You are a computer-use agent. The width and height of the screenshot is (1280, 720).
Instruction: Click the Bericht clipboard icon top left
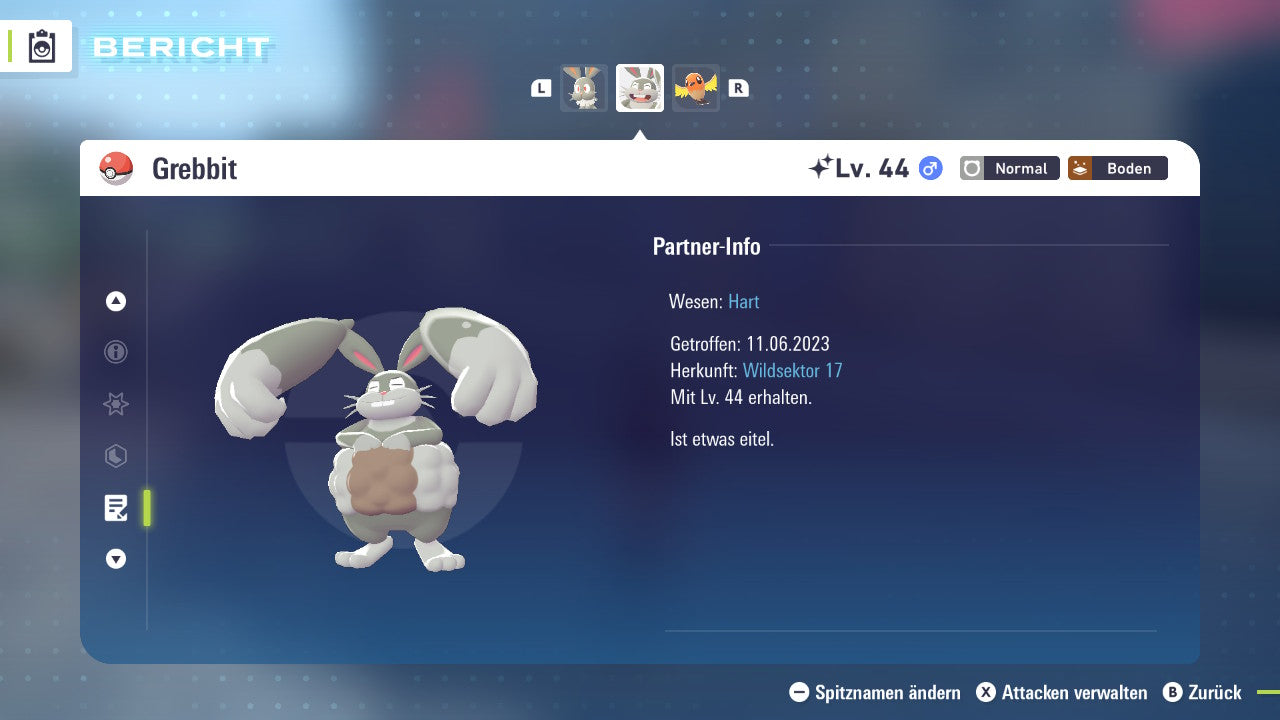pos(40,46)
